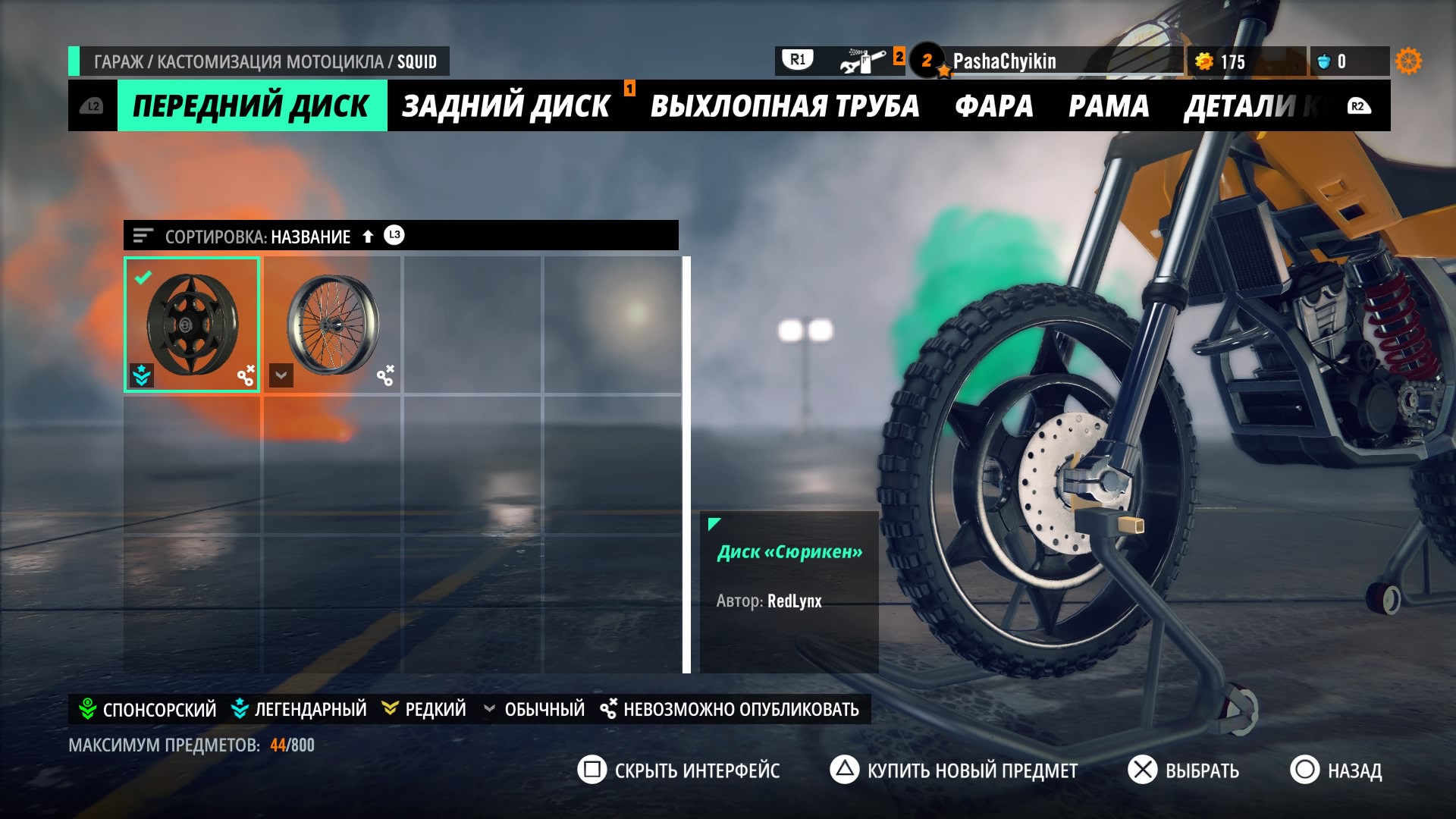Select the ВЫХЛОПНАЯ ТРУБА tab
This screenshot has height=819, width=1456.
784,106
